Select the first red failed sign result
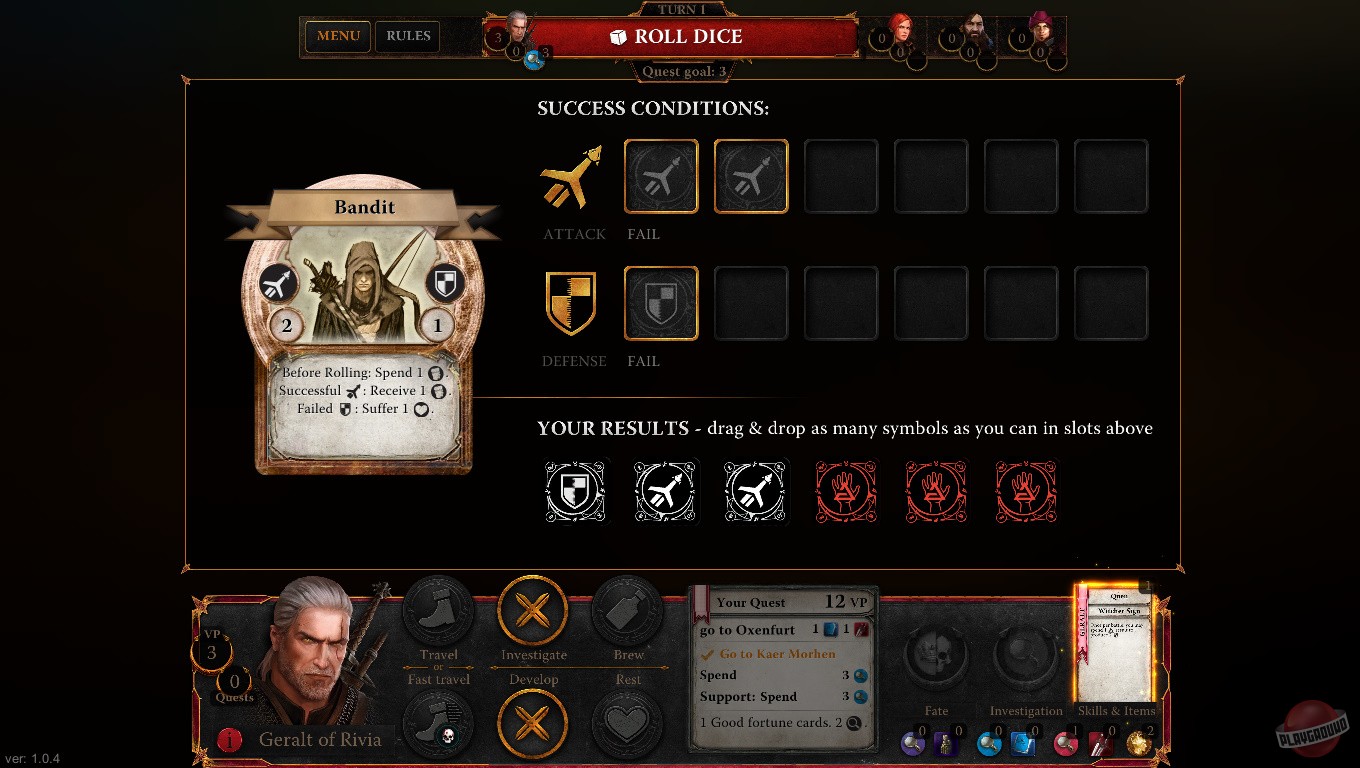Screen dimensions: 1360x768 pos(846,491)
